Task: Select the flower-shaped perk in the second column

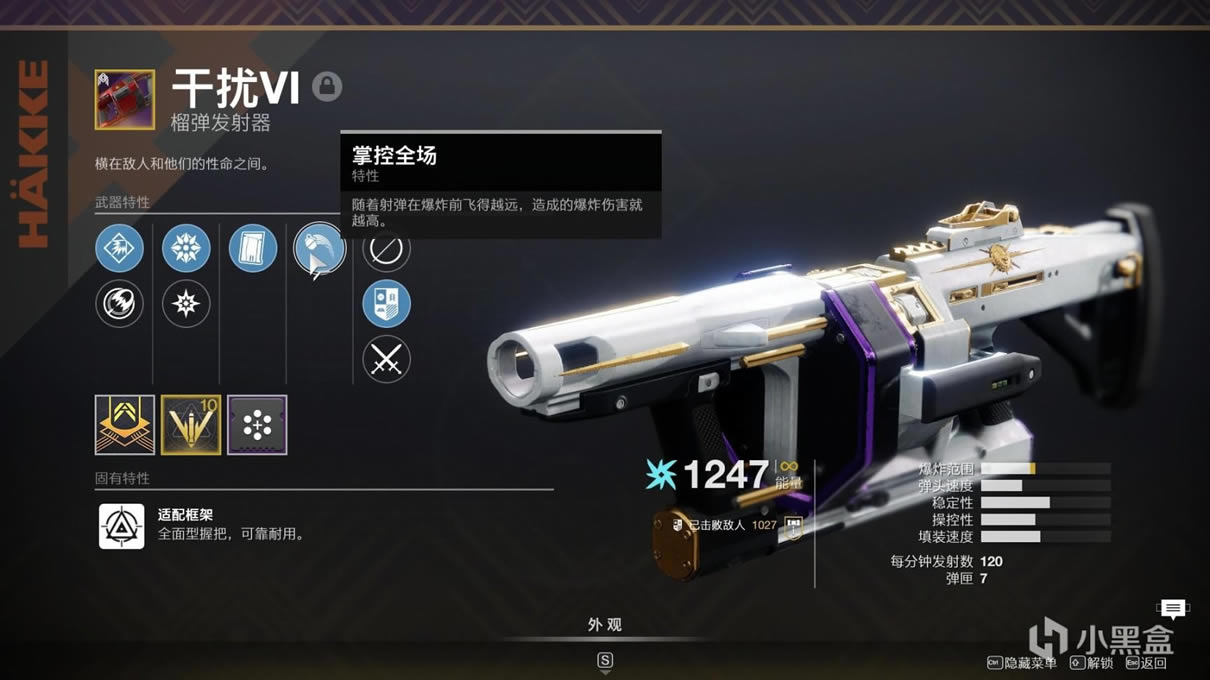Action: pos(186,248)
